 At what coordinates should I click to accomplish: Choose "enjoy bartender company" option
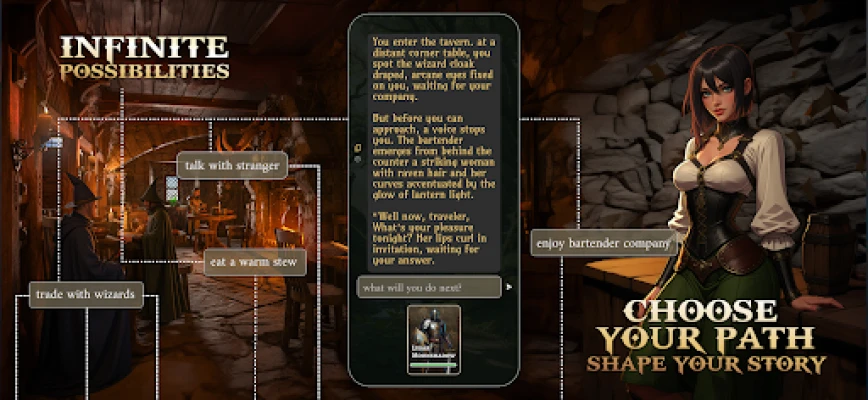click(x=604, y=243)
